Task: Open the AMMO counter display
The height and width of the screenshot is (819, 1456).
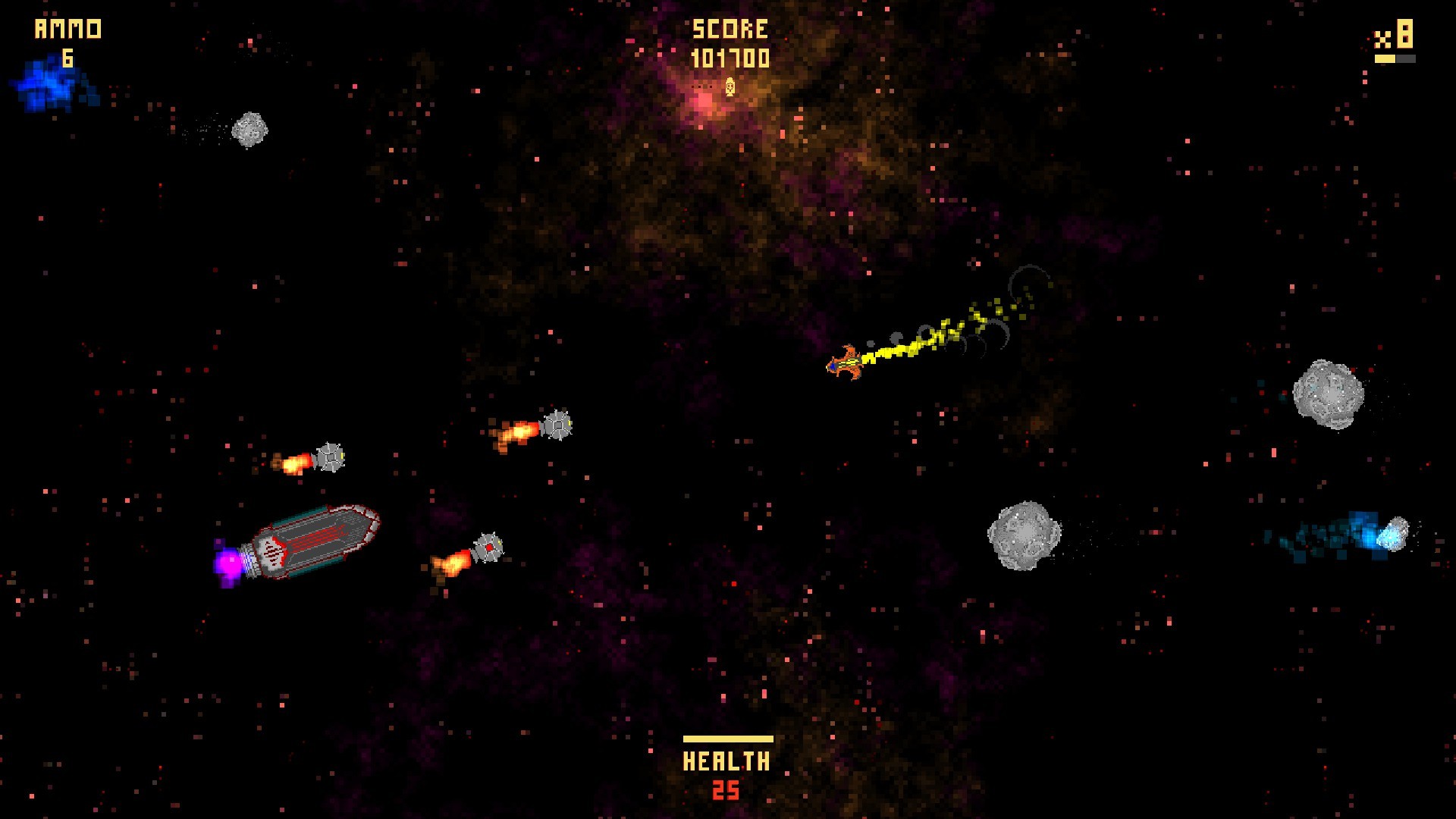Action: [67, 30]
